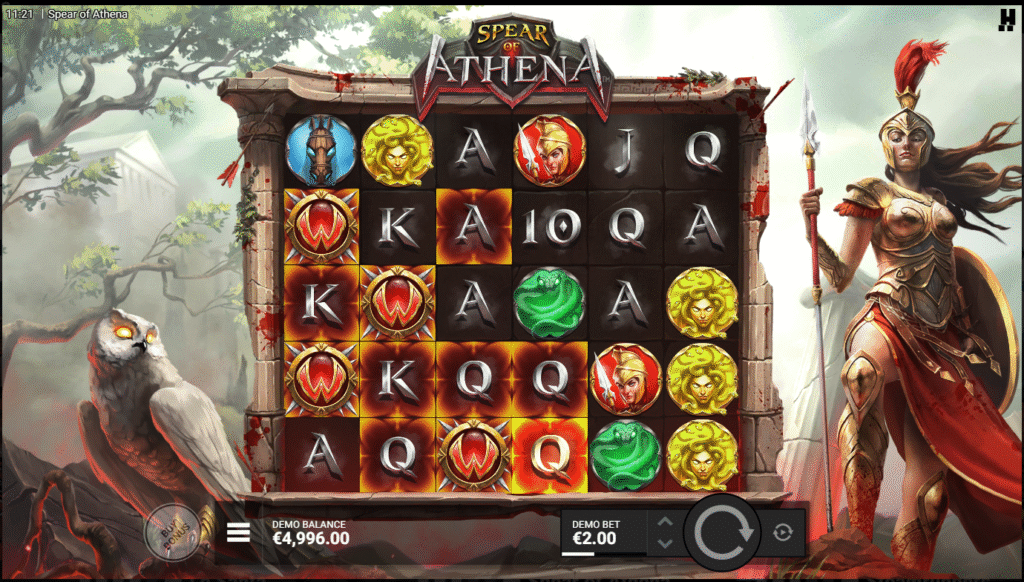Decrease the demo bet with the down arrow
The image size is (1024, 582).
665,543
